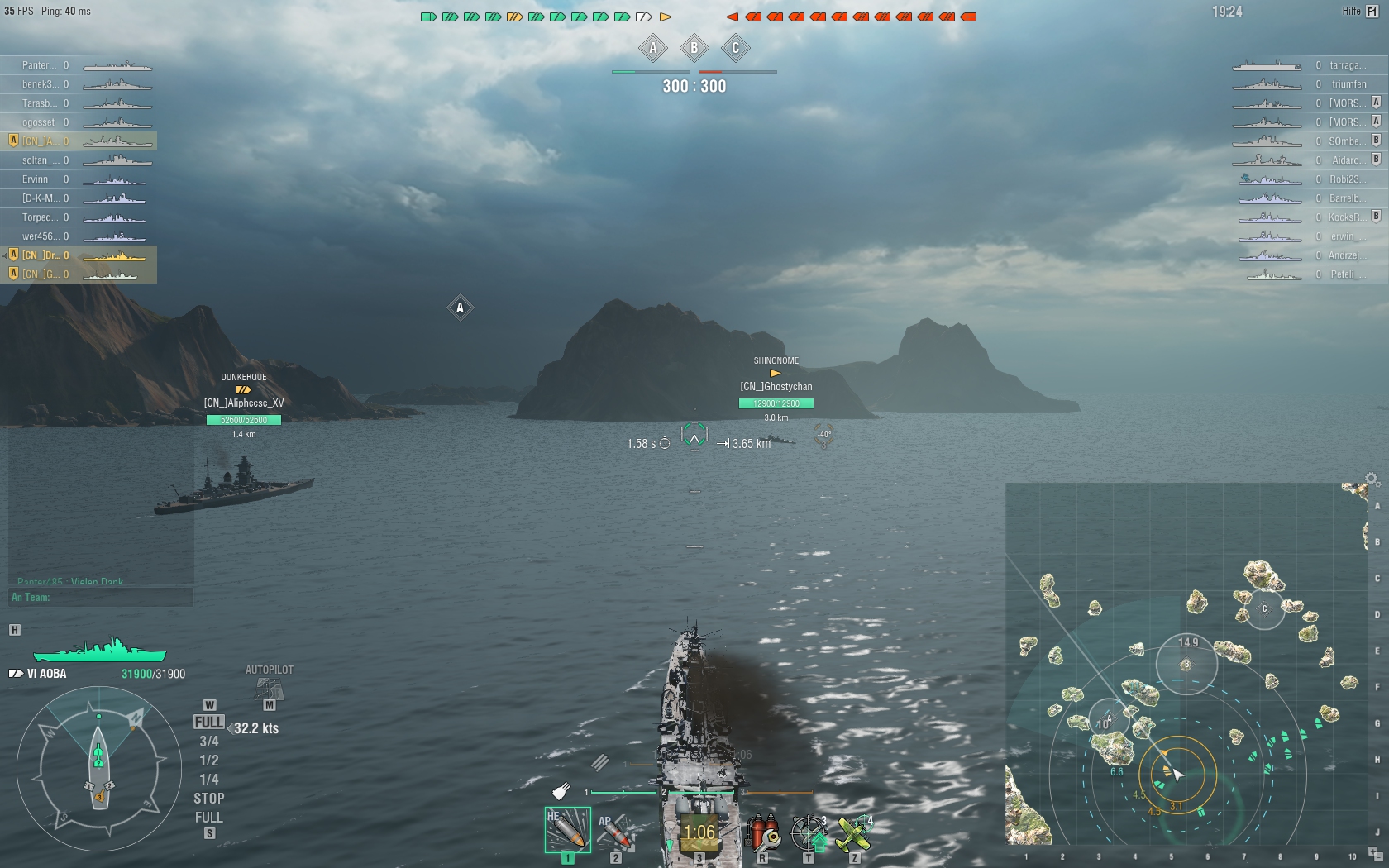The width and height of the screenshot is (1389, 868).
Task: Set engine telegraph to STOP
Action: (x=208, y=798)
